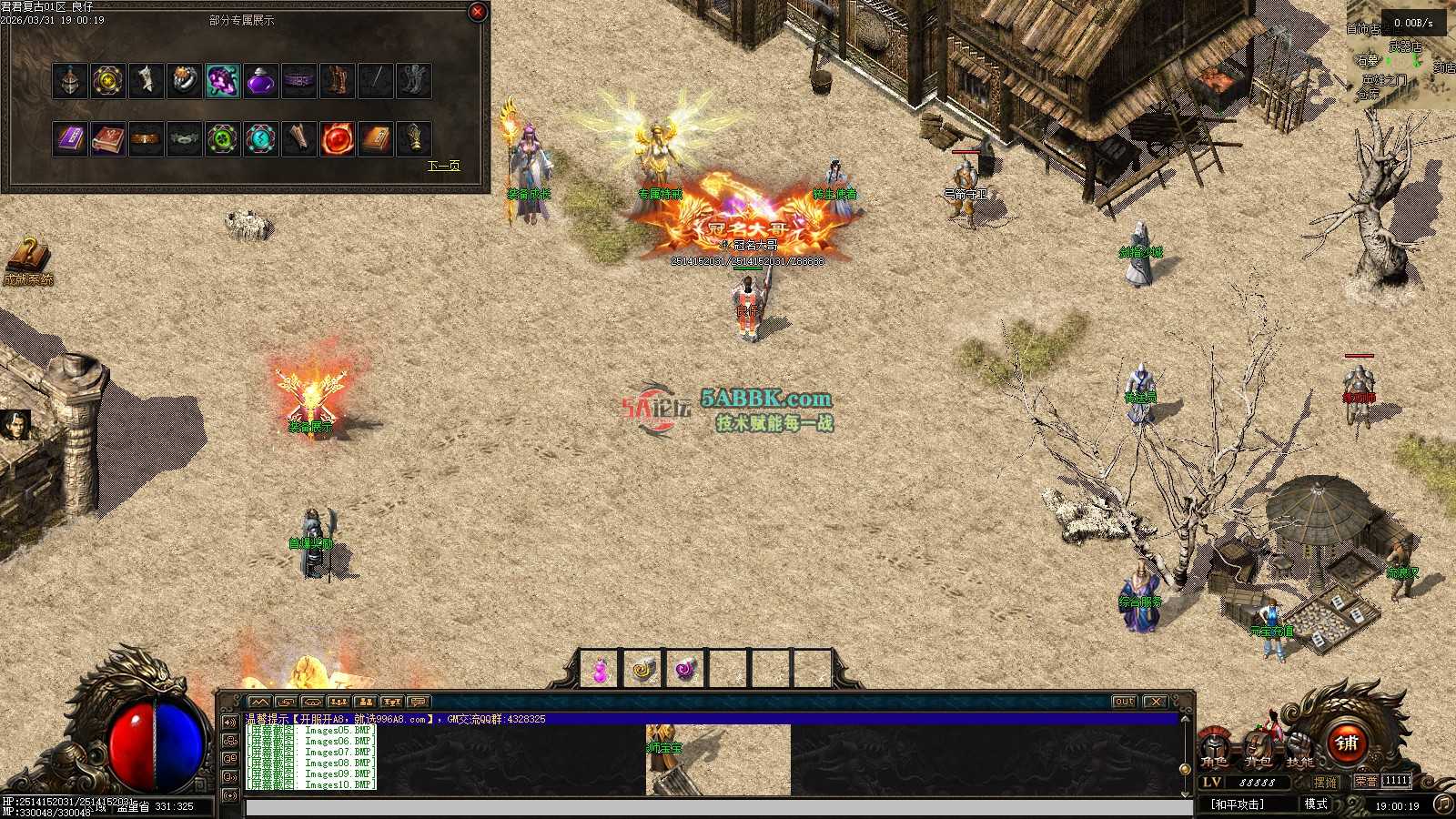Screen dimensions: 1456x819
Task: Click the chat panel 'out' button
Action: (x=1125, y=702)
